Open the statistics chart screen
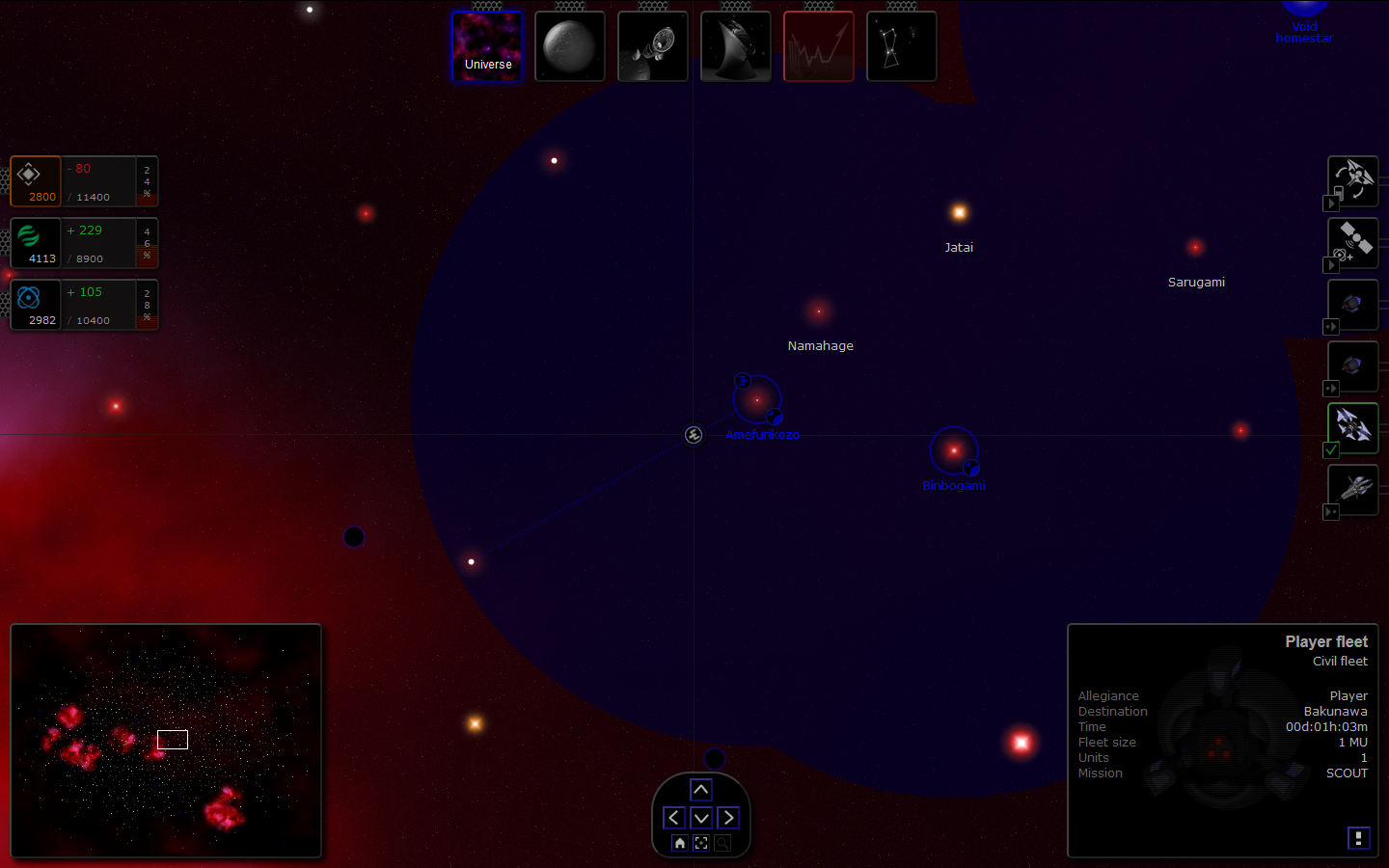1389x868 pixels. [819, 45]
